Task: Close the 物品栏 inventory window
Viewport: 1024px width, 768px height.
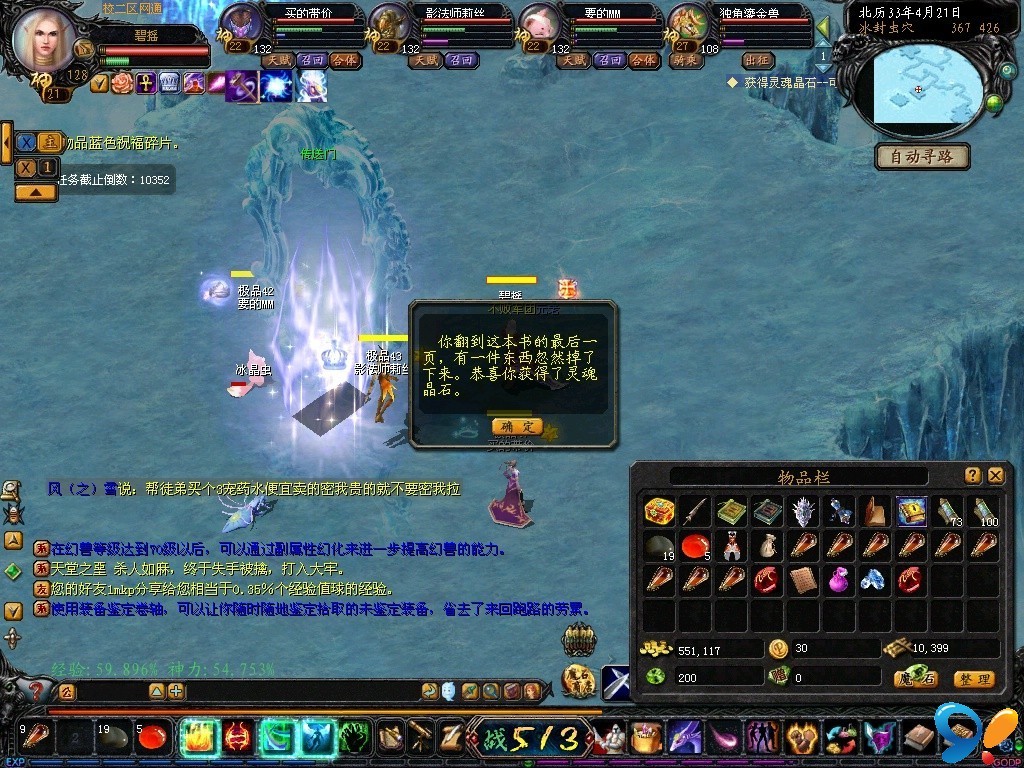Action: (x=996, y=476)
